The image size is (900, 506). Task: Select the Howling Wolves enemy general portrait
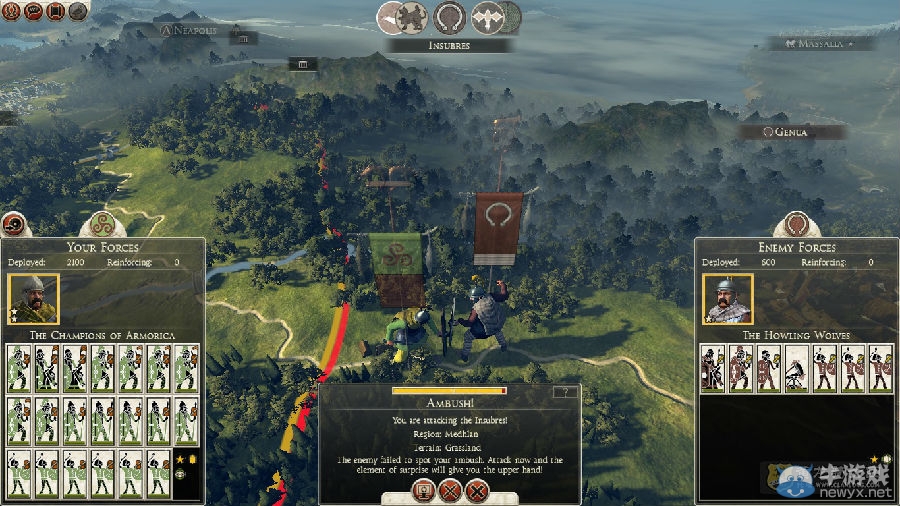click(728, 299)
